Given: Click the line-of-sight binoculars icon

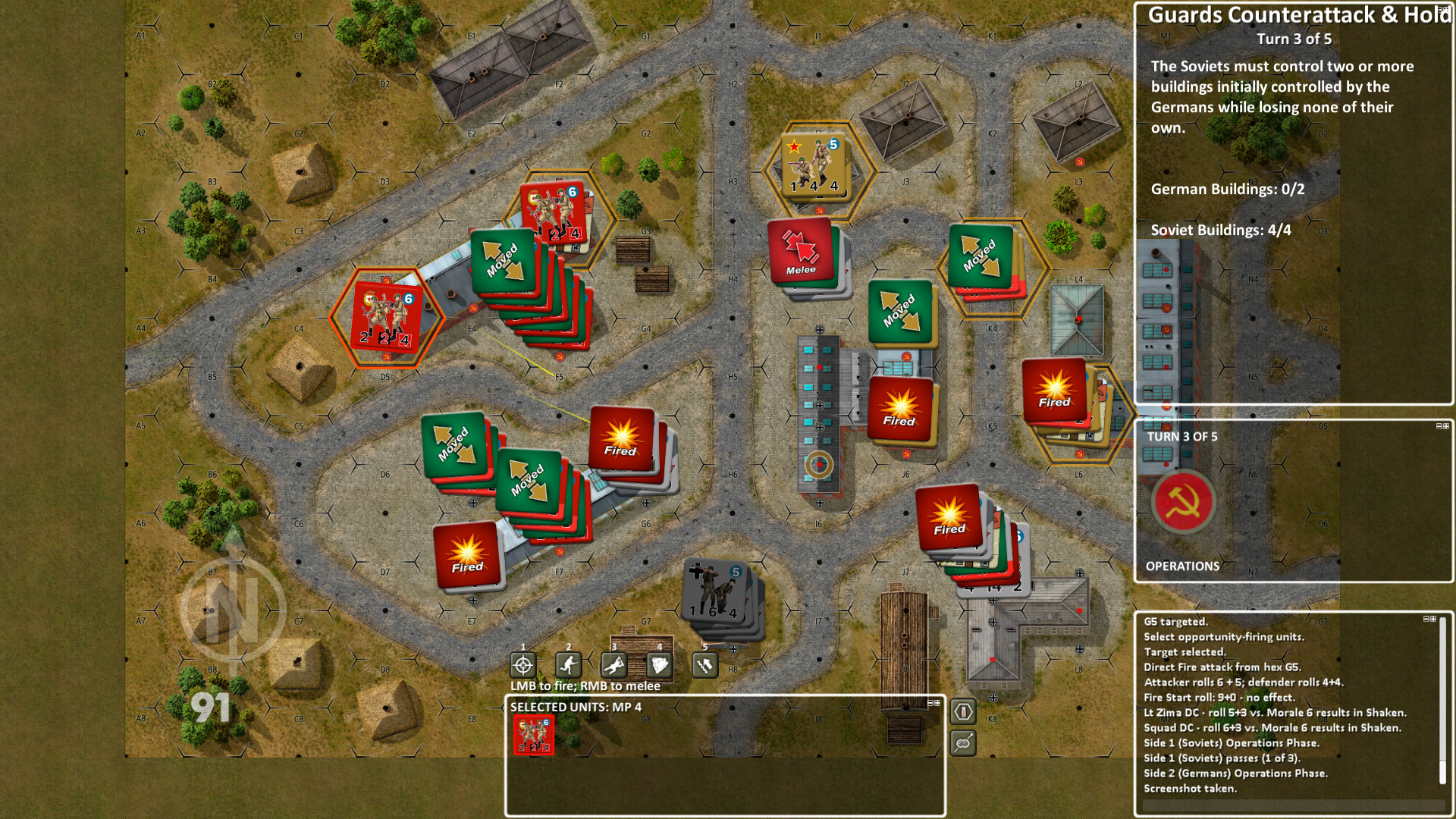Looking at the screenshot, I should point(962,743).
